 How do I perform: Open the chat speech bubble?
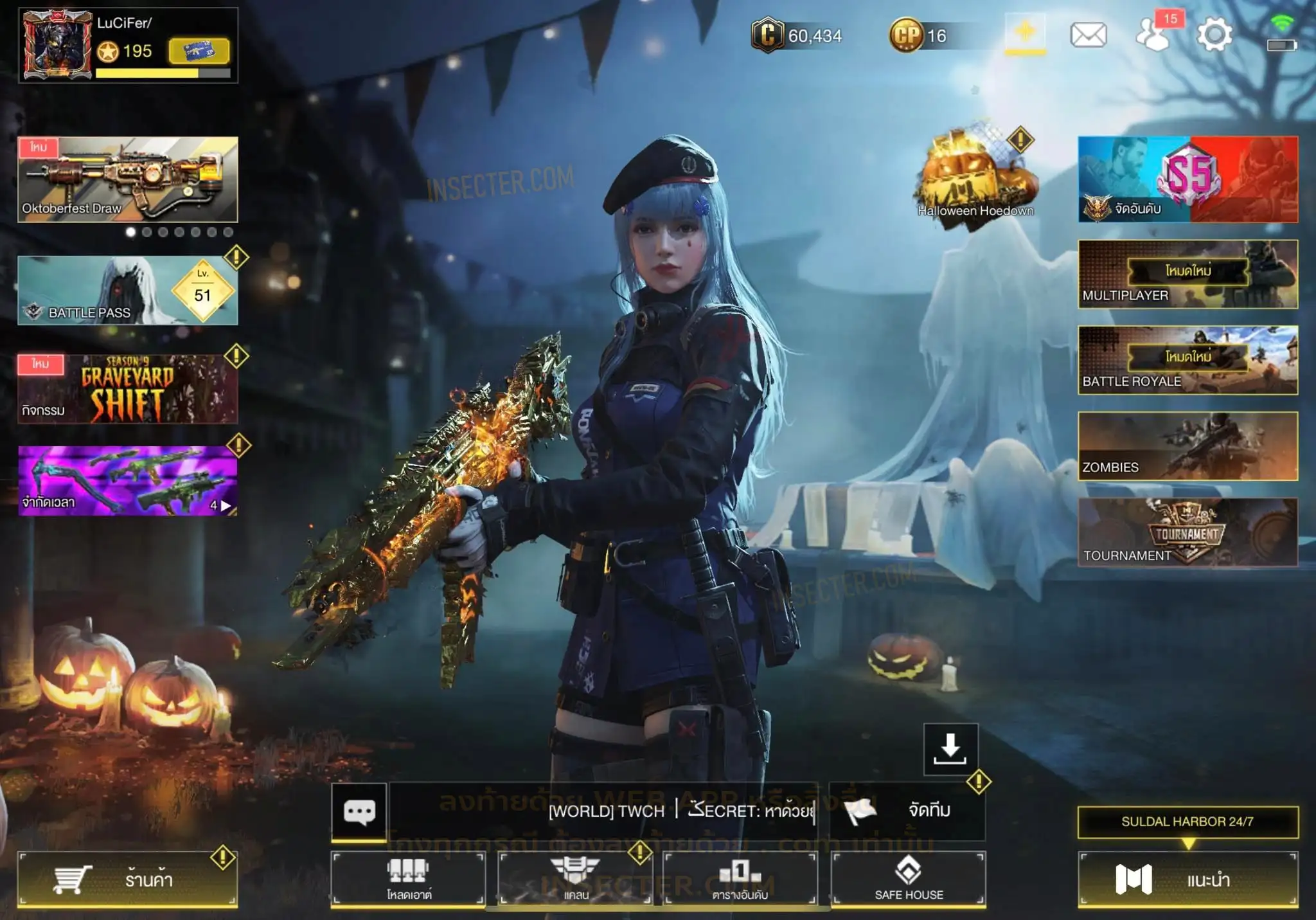click(359, 811)
